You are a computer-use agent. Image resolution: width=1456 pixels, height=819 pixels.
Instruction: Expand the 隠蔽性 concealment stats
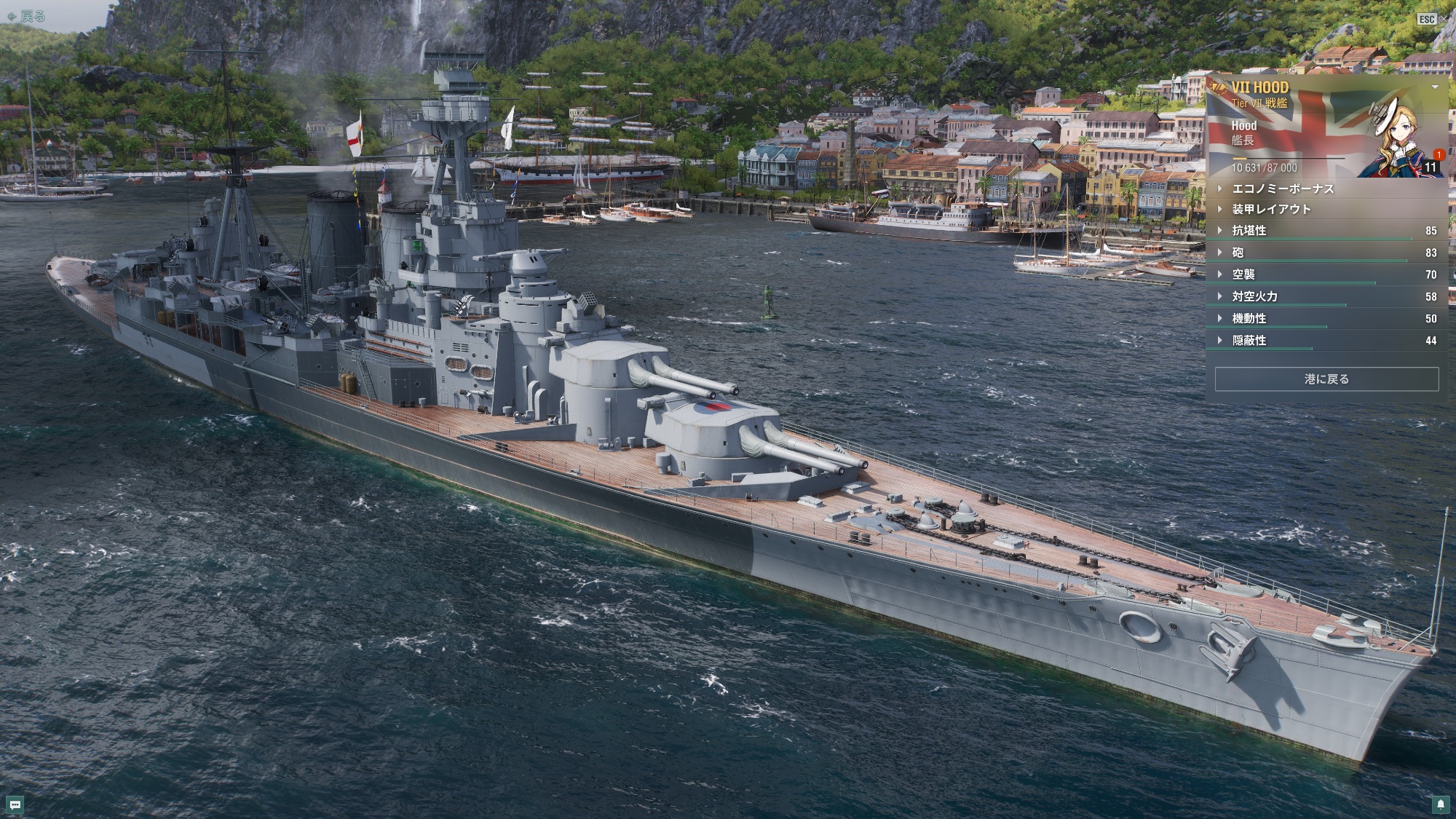click(x=1249, y=340)
